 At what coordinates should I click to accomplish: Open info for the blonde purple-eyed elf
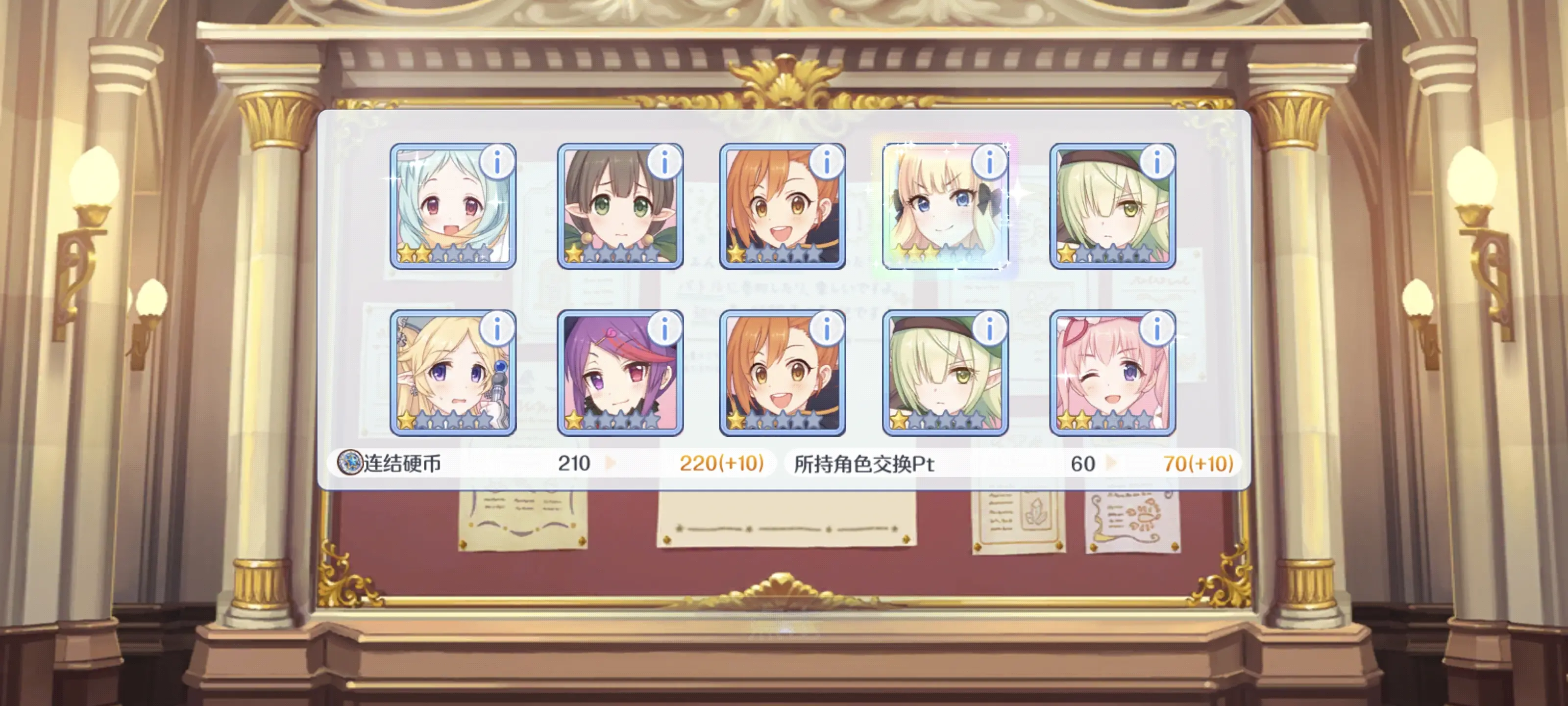point(497,329)
